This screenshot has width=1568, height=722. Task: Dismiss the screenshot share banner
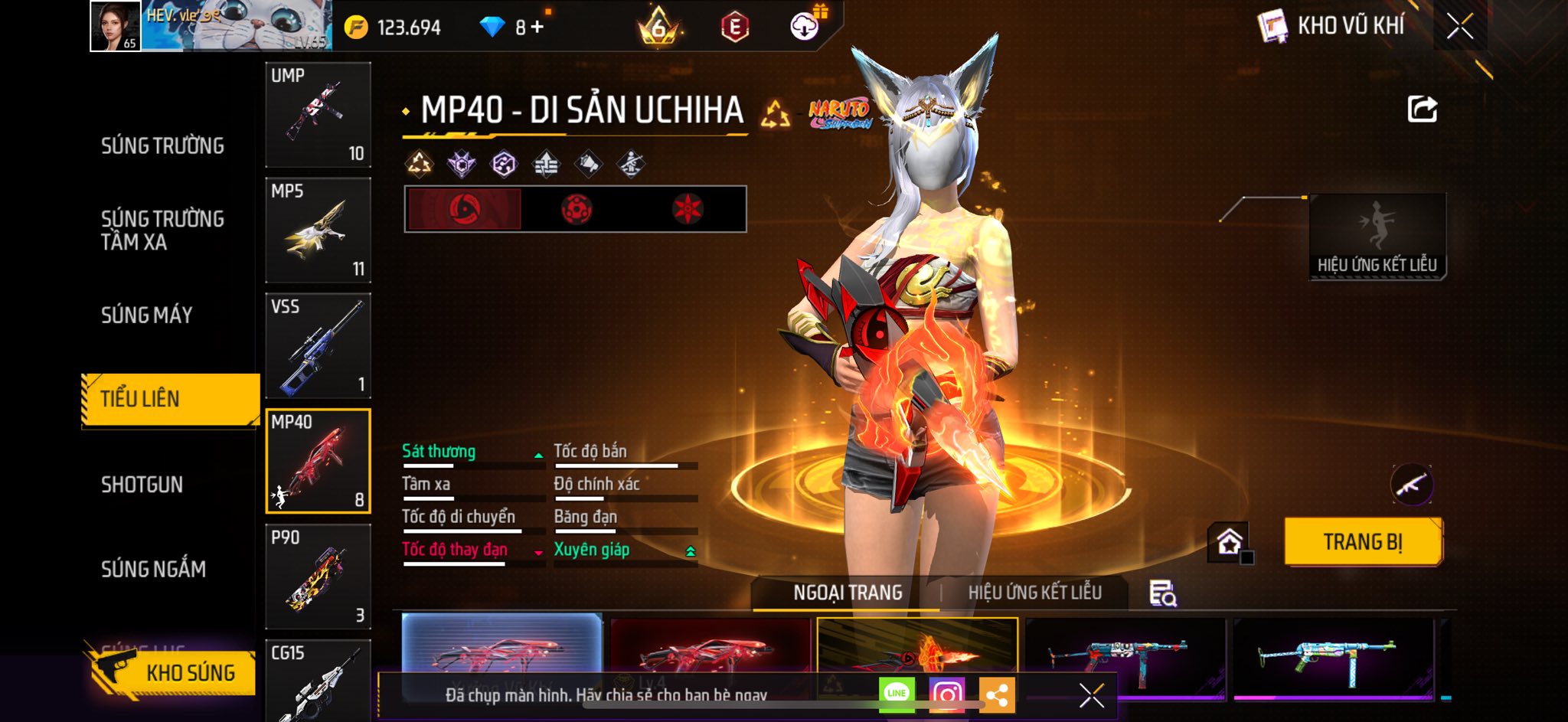pyautogui.click(x=1091, y=695)
